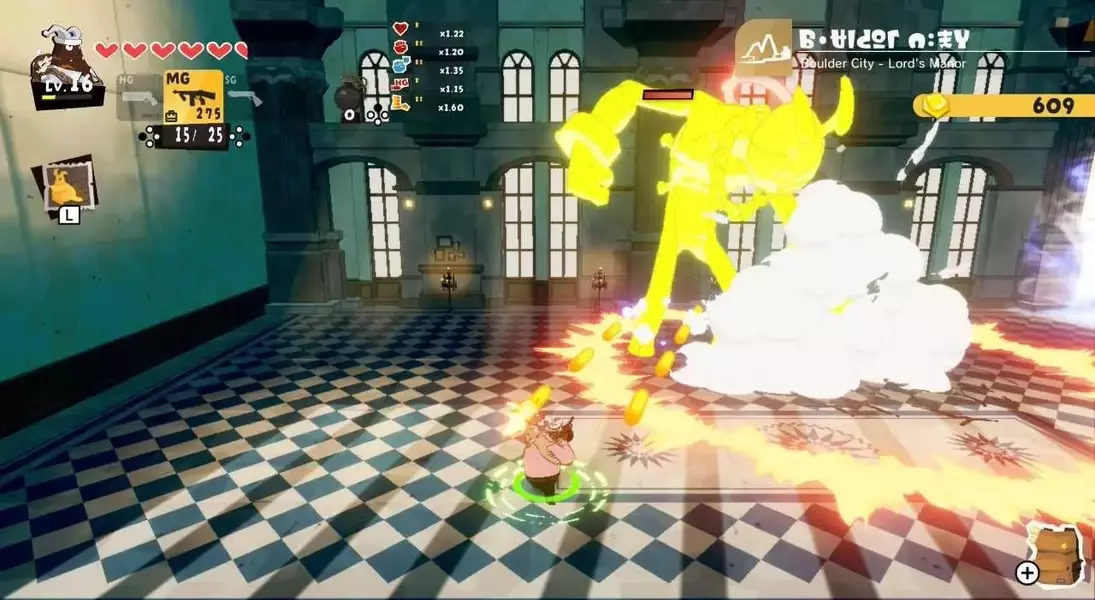Image resolution: width=1095 pixels, height=600 pixels.
Task: Select the MG machine gun weapon slot
Action: click(x=193, y=95)
